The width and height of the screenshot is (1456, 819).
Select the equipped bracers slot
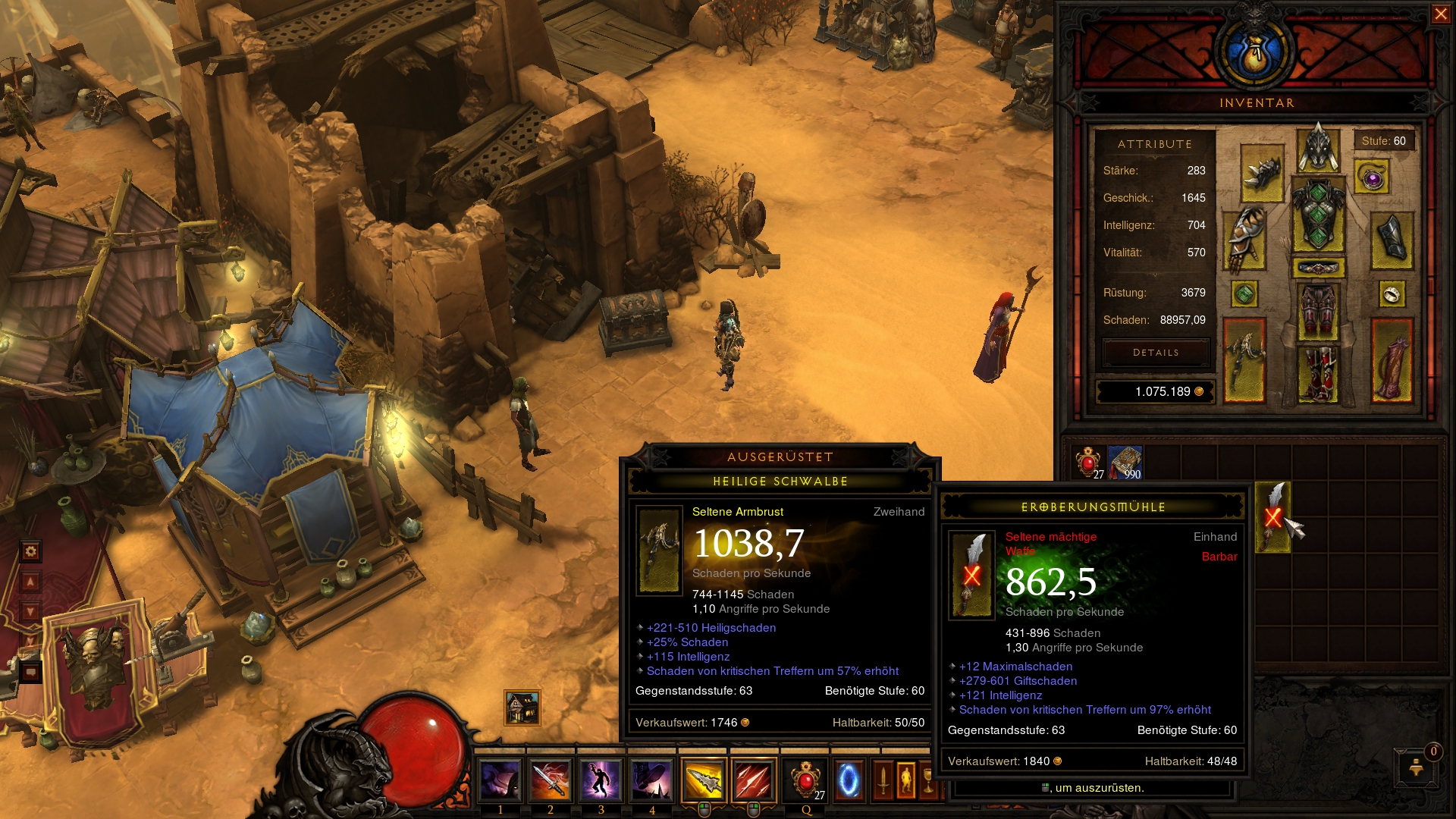pyautogui.click(x=1392, y=240)
